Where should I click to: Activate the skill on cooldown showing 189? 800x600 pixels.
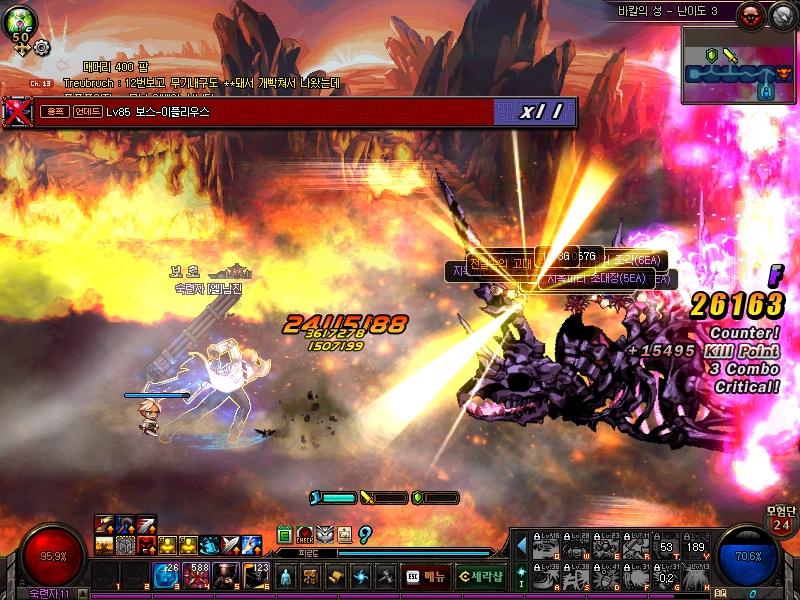pos(696,546)
